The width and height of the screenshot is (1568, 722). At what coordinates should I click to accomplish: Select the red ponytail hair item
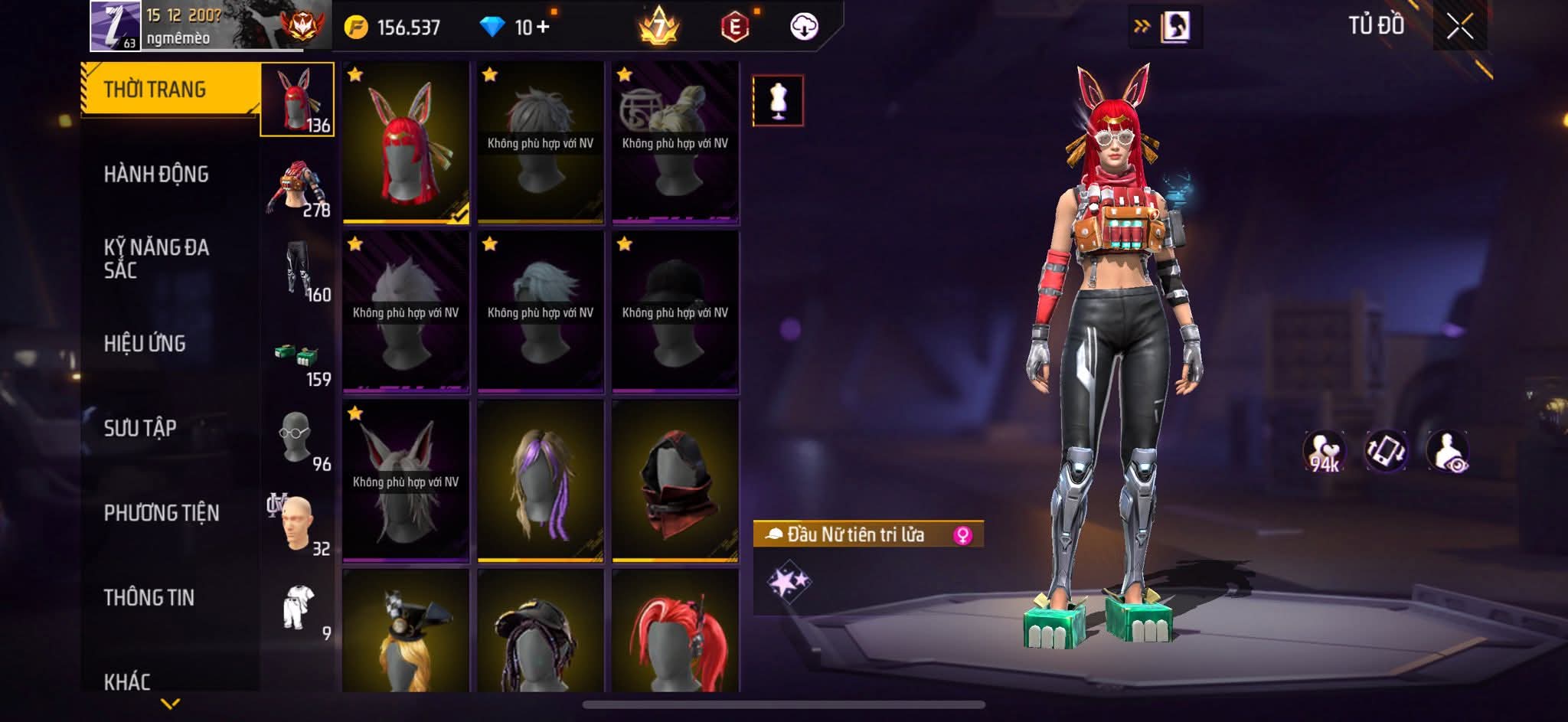675,635
